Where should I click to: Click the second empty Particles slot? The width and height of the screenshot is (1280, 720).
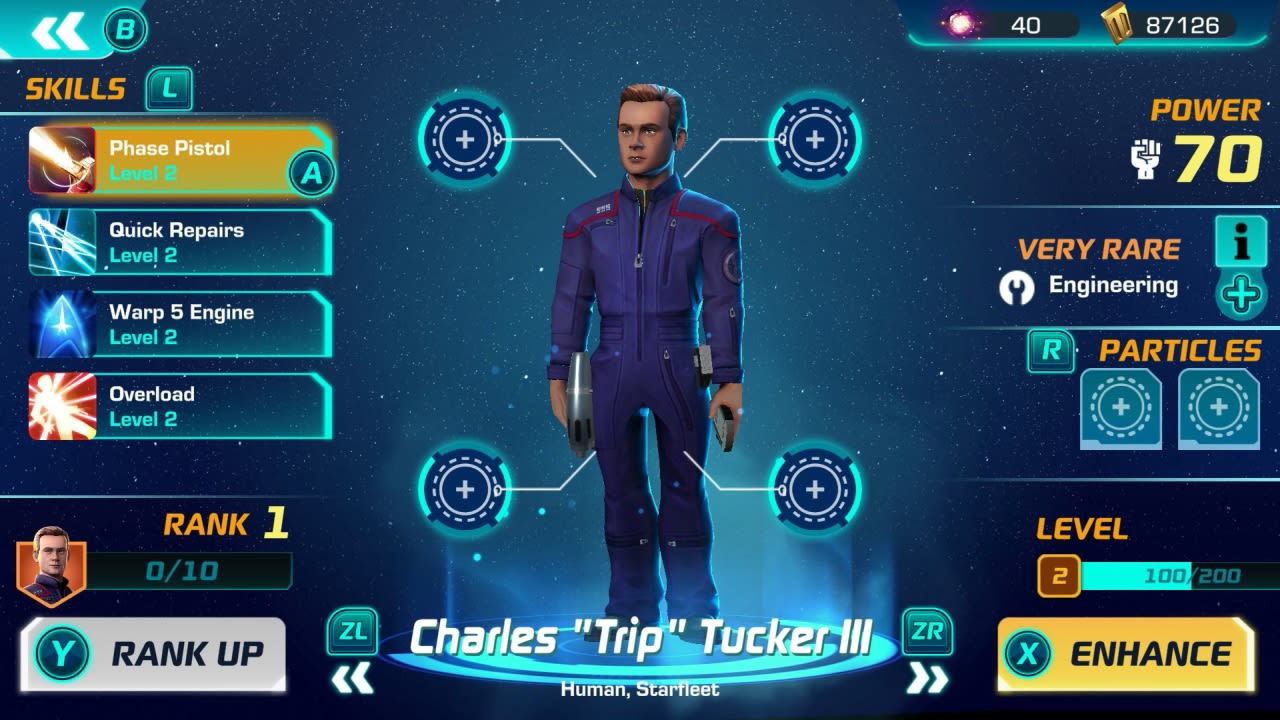coord(1218,406)
